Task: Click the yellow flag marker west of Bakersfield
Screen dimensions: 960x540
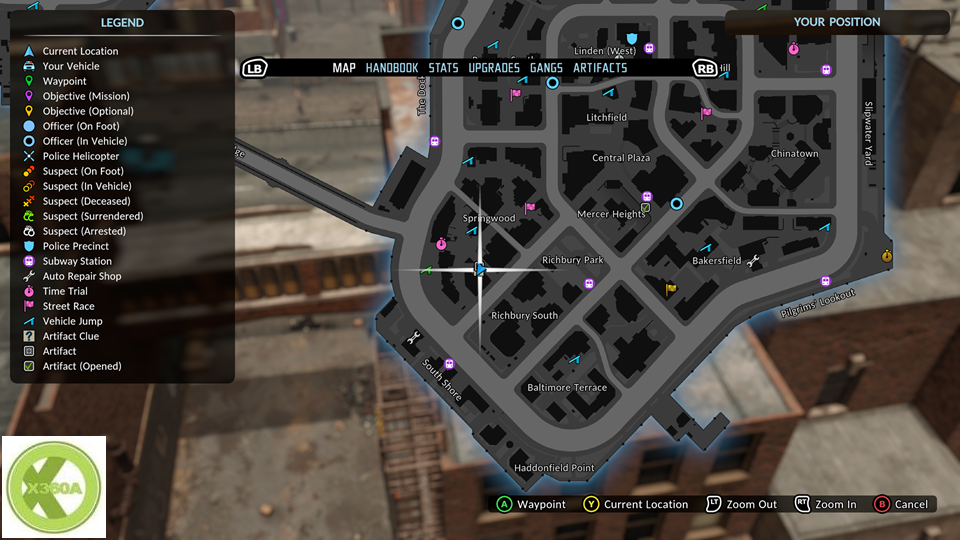Action: [671, 289]
